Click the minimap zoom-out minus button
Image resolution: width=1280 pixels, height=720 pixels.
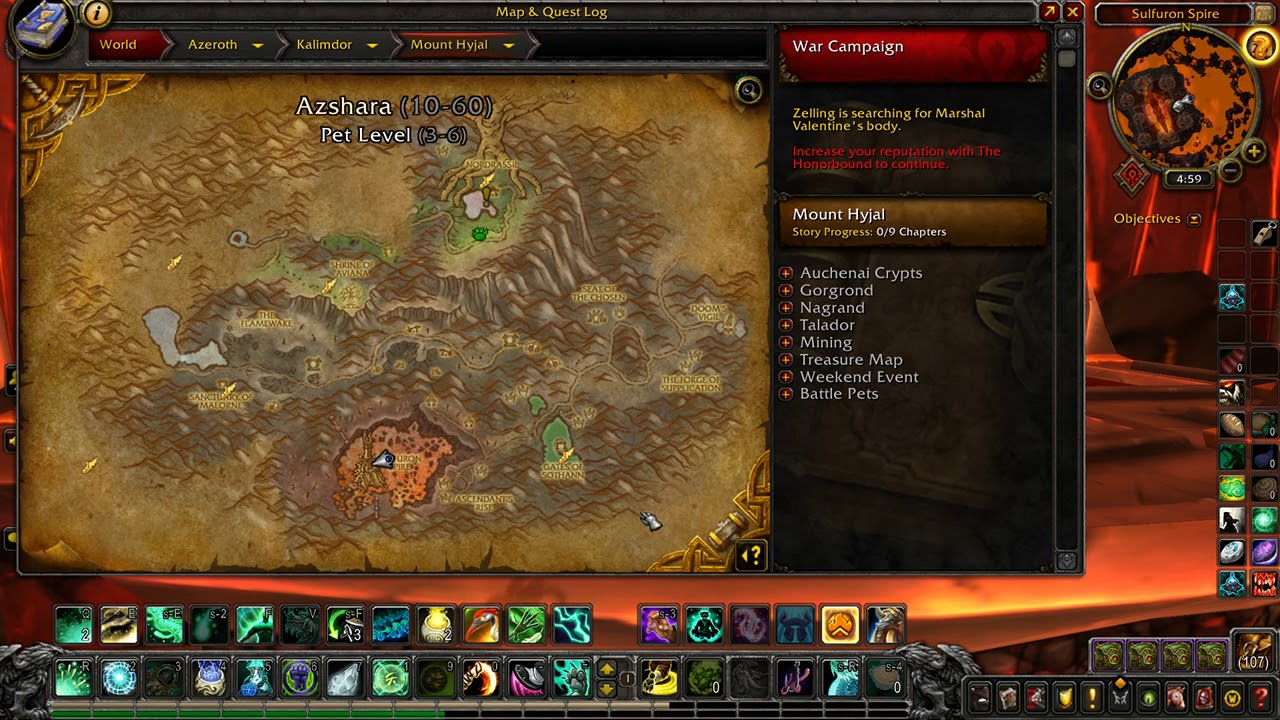[1231, 171]
